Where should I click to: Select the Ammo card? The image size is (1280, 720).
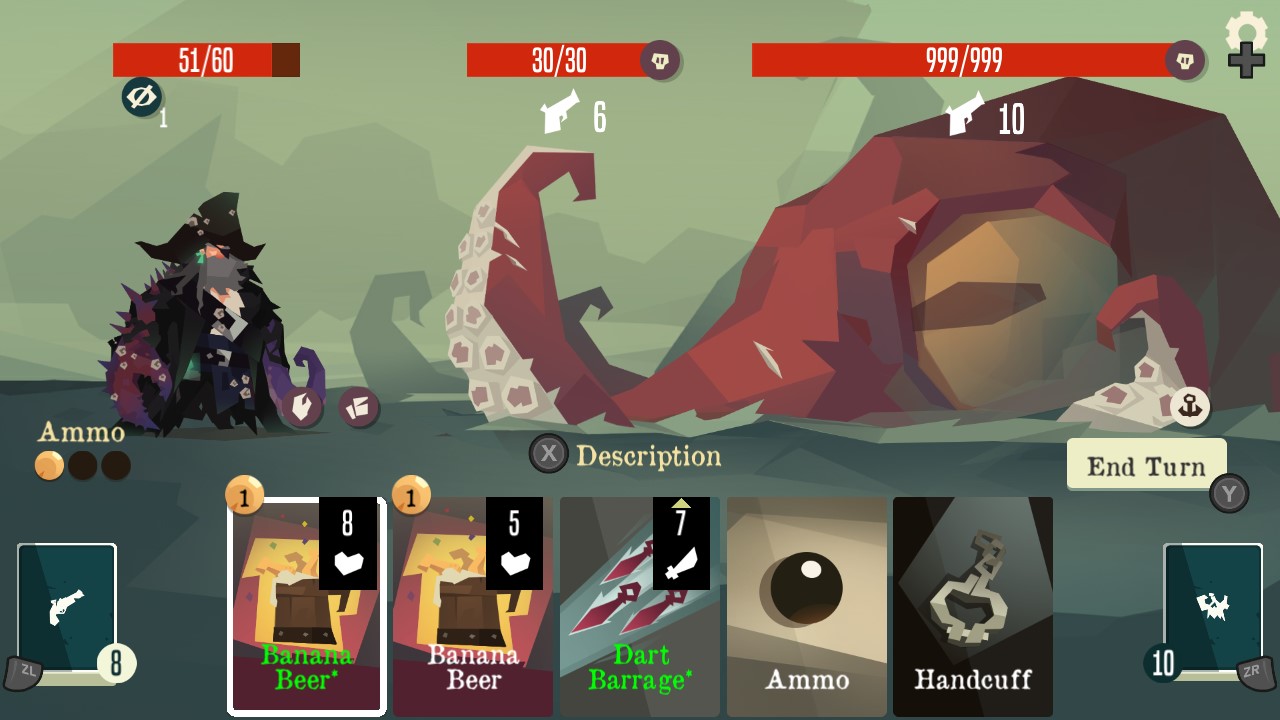coord(806,605)
